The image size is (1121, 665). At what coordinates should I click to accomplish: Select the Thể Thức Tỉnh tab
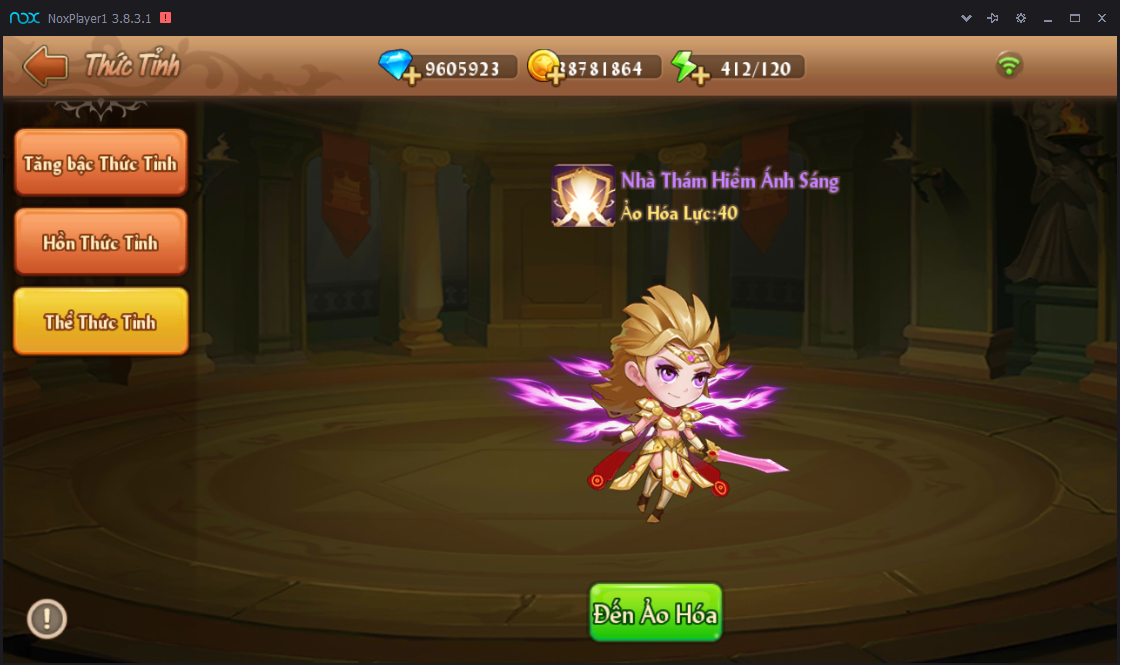[x=100, y=321]
